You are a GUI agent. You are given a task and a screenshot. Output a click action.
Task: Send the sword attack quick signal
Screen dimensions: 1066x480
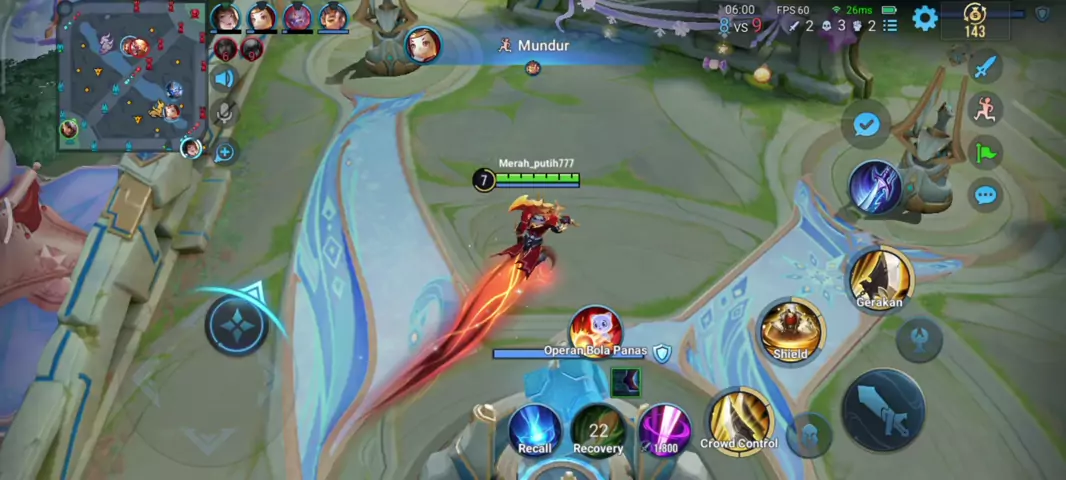click(x=986, y=67)
